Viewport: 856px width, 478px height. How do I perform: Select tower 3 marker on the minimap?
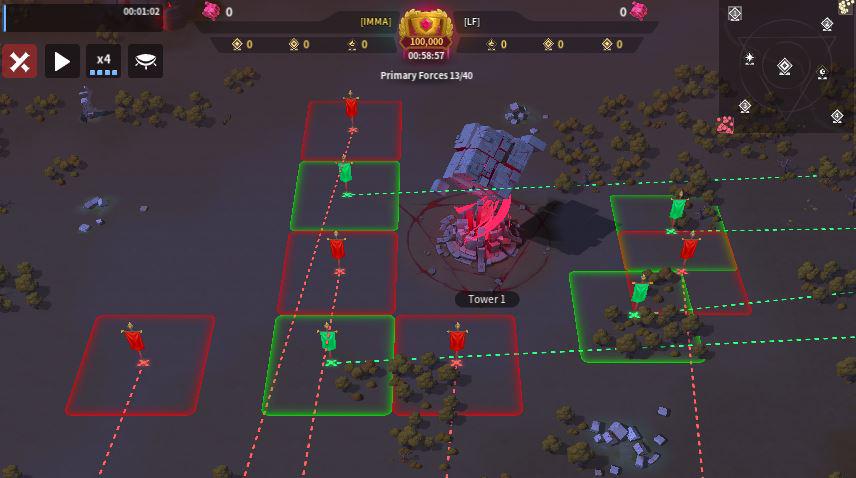[x=745, y=106]
